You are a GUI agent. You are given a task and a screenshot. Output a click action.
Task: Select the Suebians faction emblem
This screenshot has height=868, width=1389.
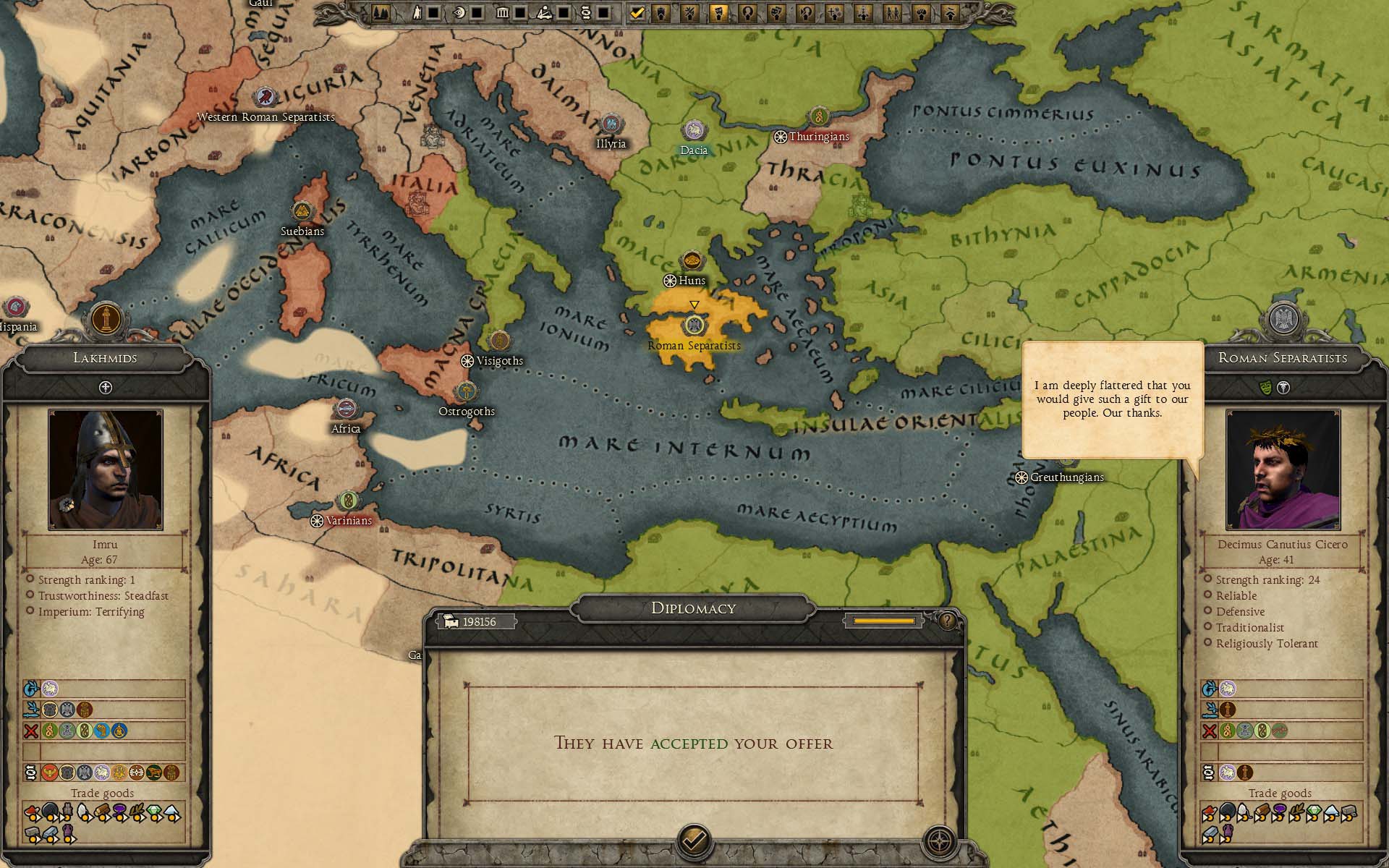302,212
